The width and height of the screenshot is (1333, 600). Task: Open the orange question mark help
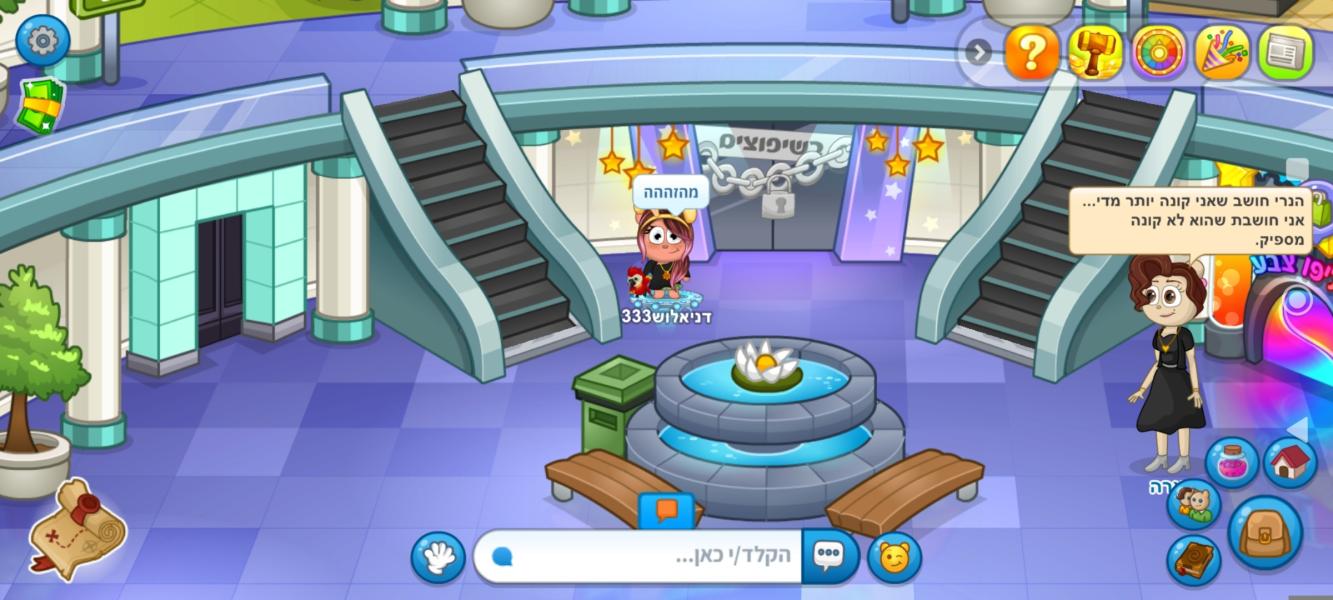click(x=1031, y=52)
